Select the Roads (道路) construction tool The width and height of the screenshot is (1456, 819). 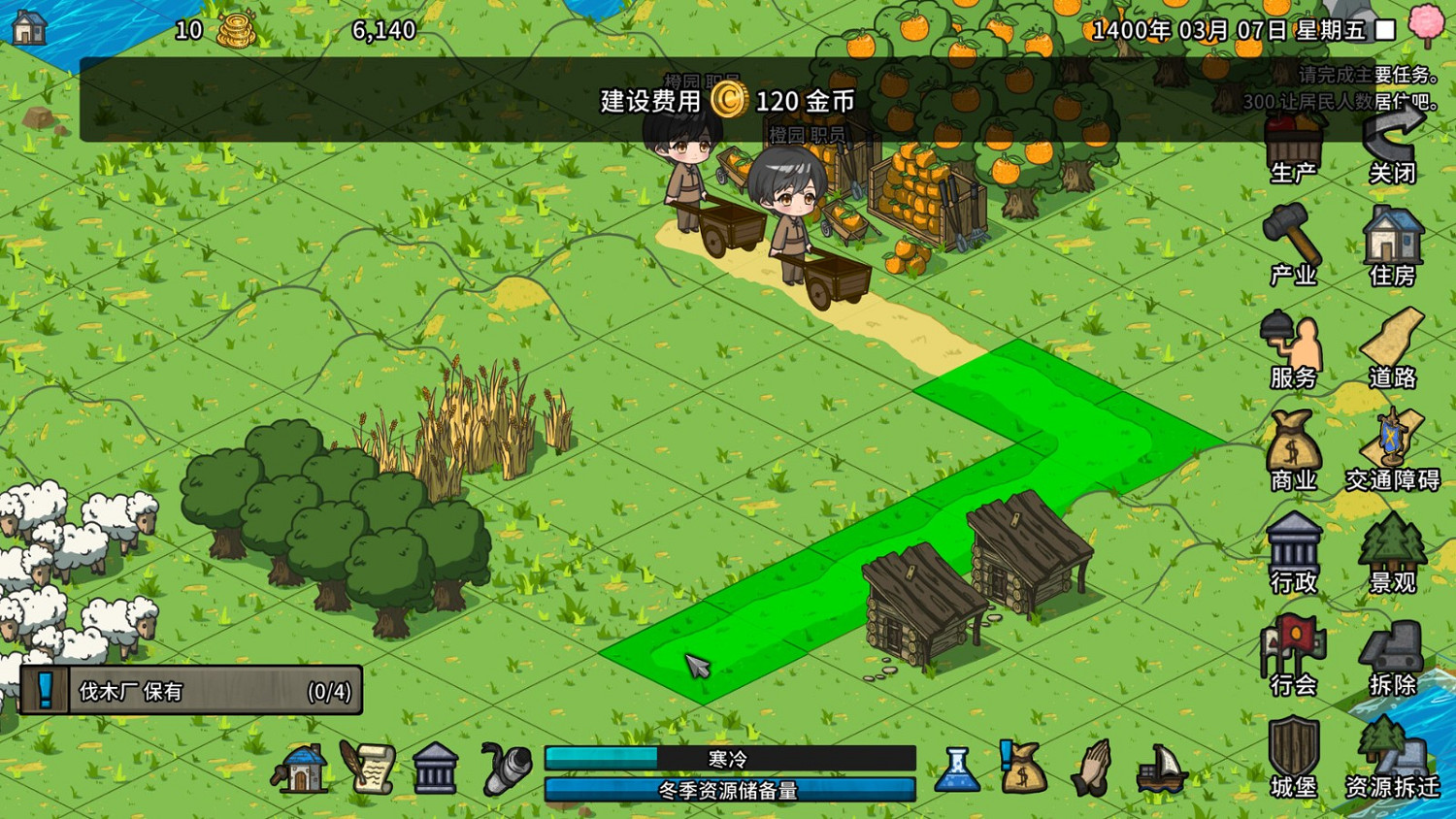[x=1395, y=344]
